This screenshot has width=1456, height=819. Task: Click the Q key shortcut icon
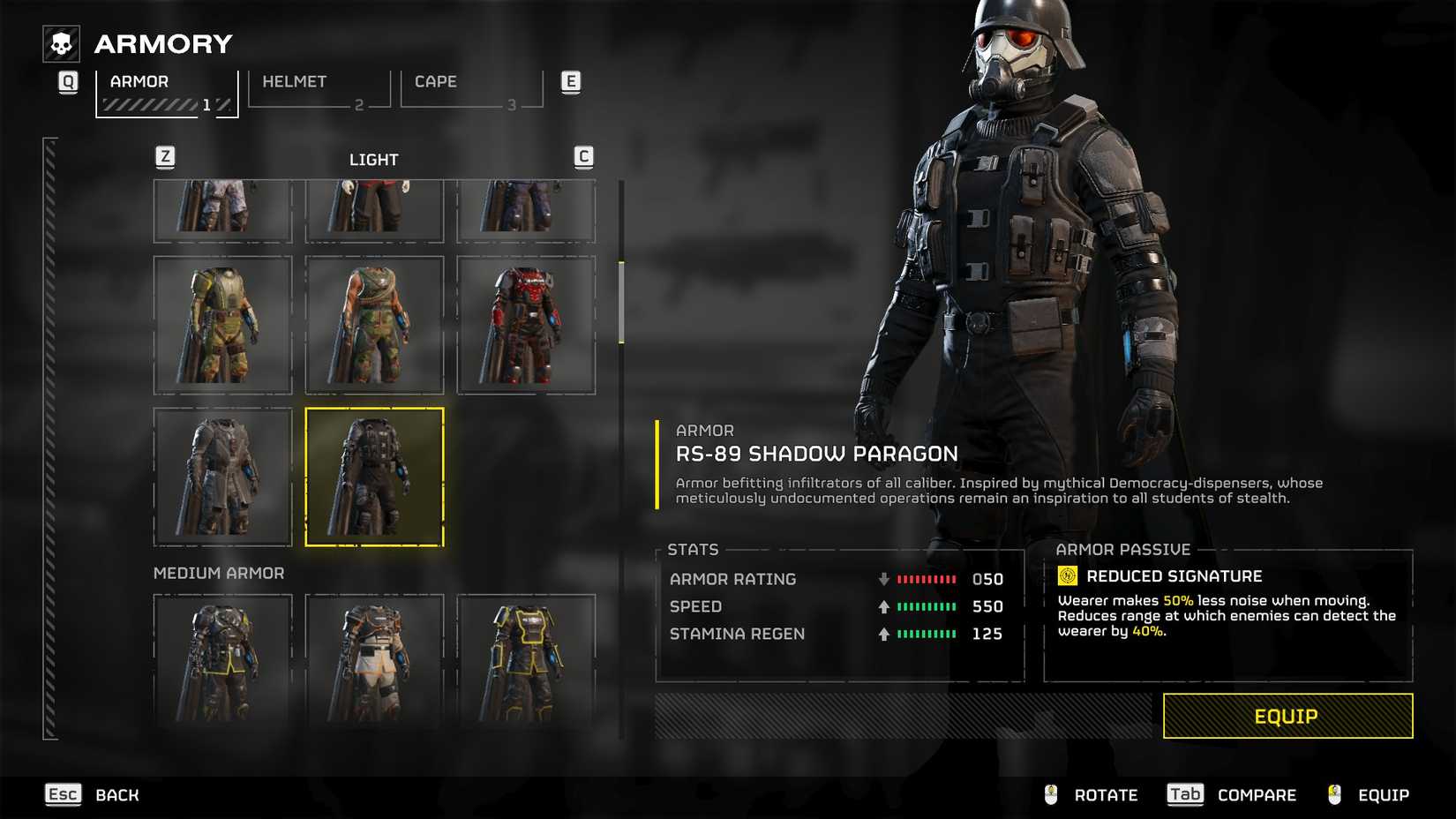pos(67,80)
